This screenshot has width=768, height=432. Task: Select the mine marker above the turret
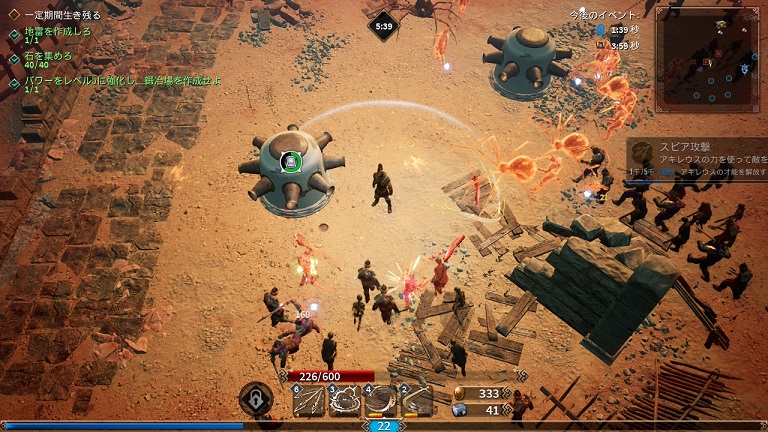(289, 162)
